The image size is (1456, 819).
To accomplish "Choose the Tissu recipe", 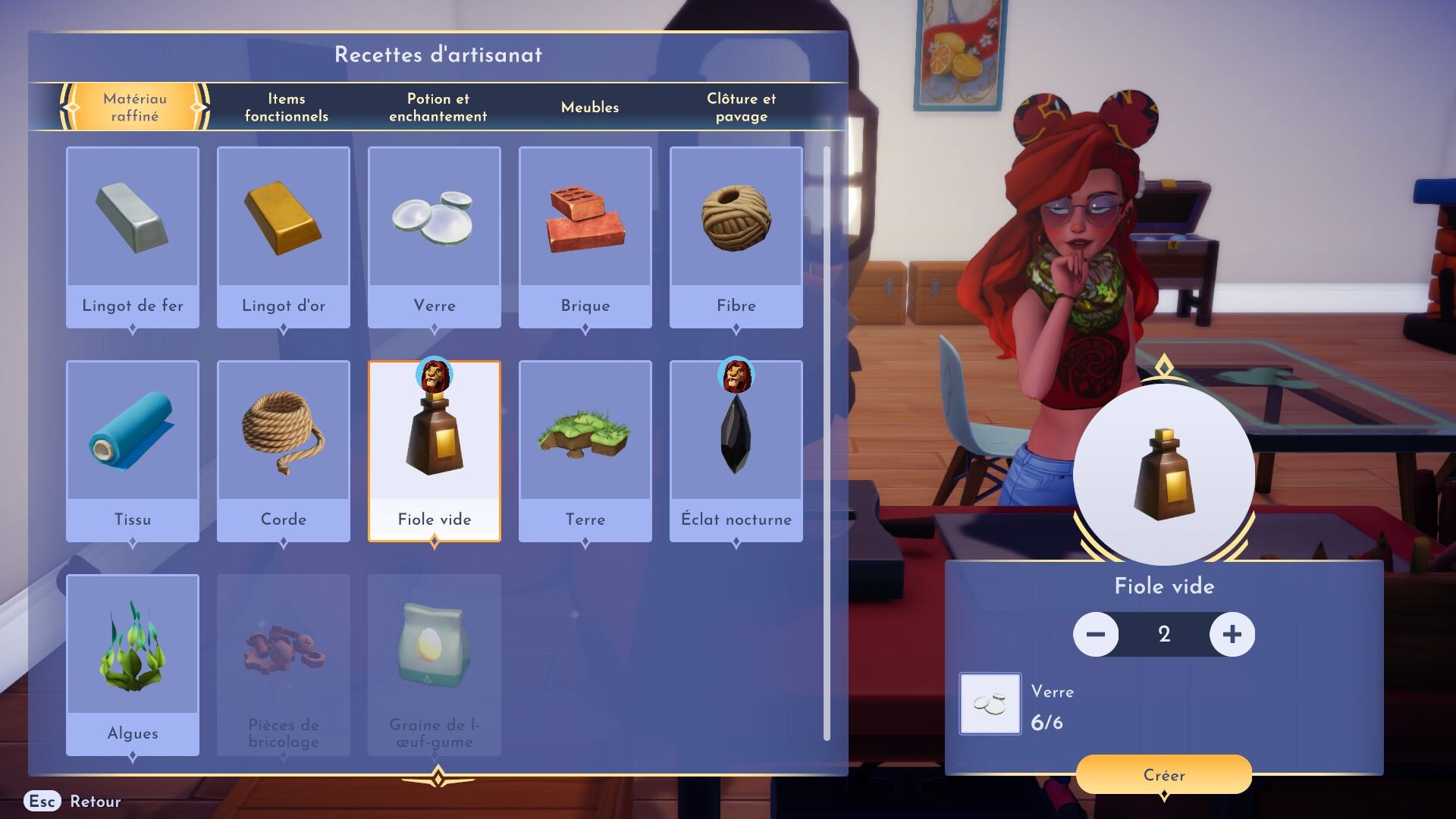I will pyautogui.click(x=133, y=450).
